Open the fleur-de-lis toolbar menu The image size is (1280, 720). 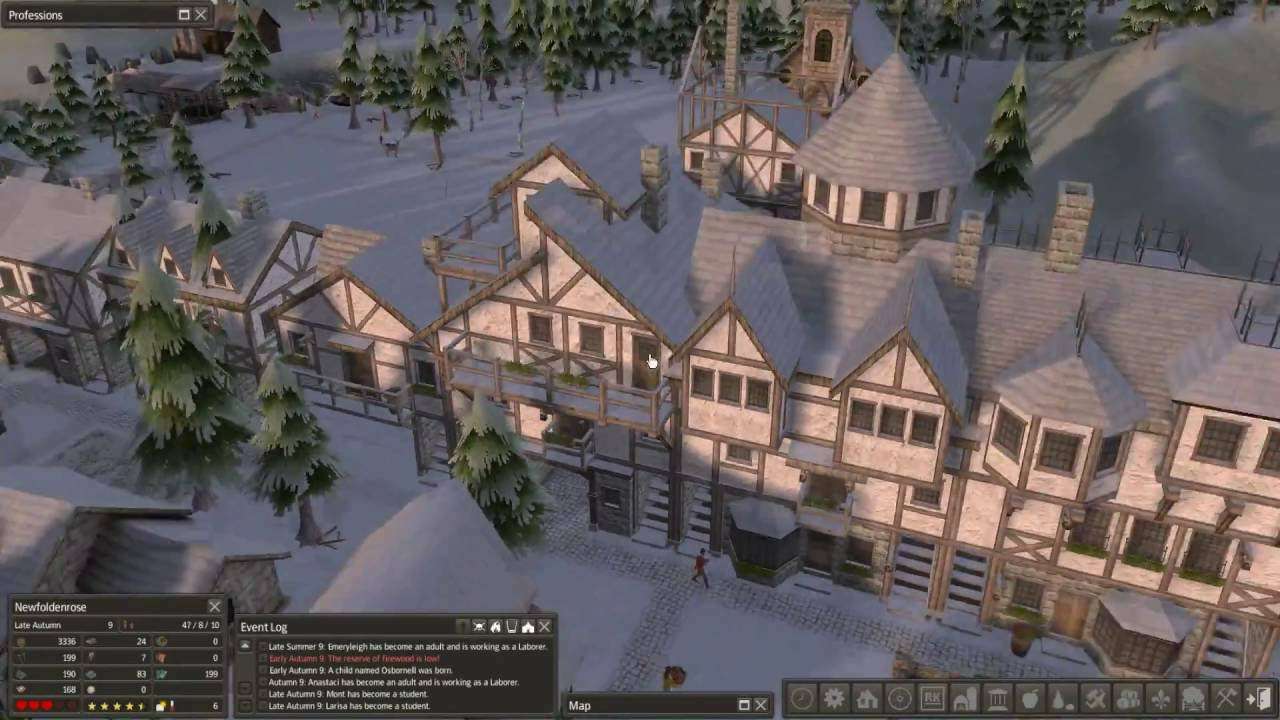pos(1160,699)
